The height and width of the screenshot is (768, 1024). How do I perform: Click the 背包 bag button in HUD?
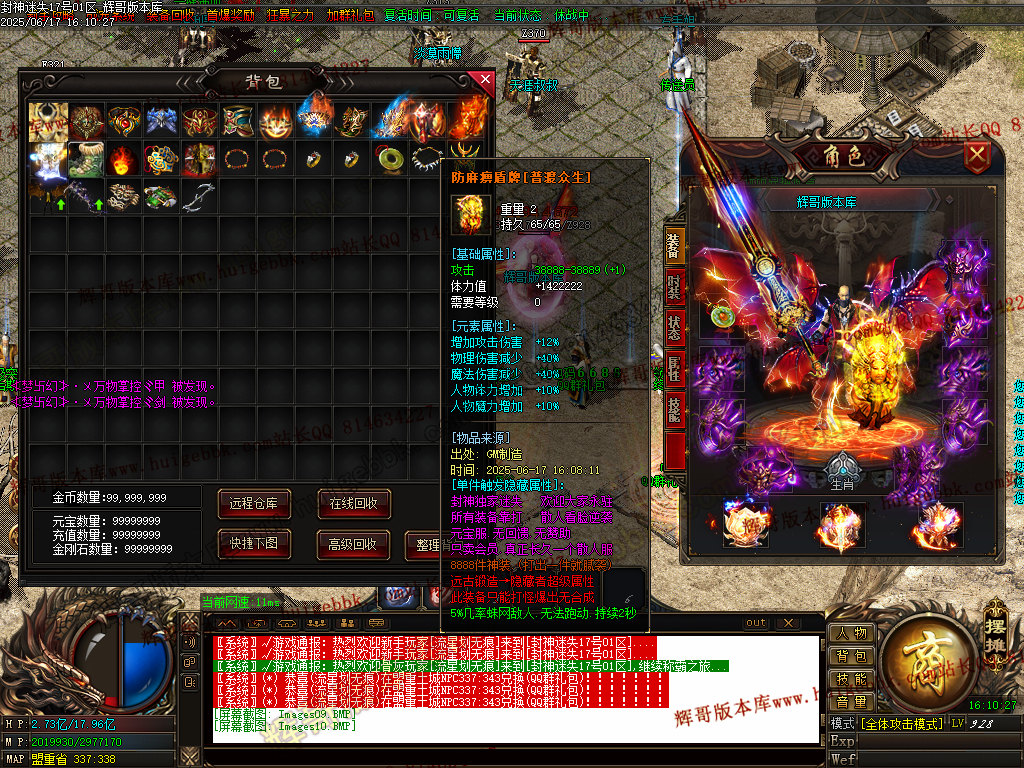tap(851, 656)
